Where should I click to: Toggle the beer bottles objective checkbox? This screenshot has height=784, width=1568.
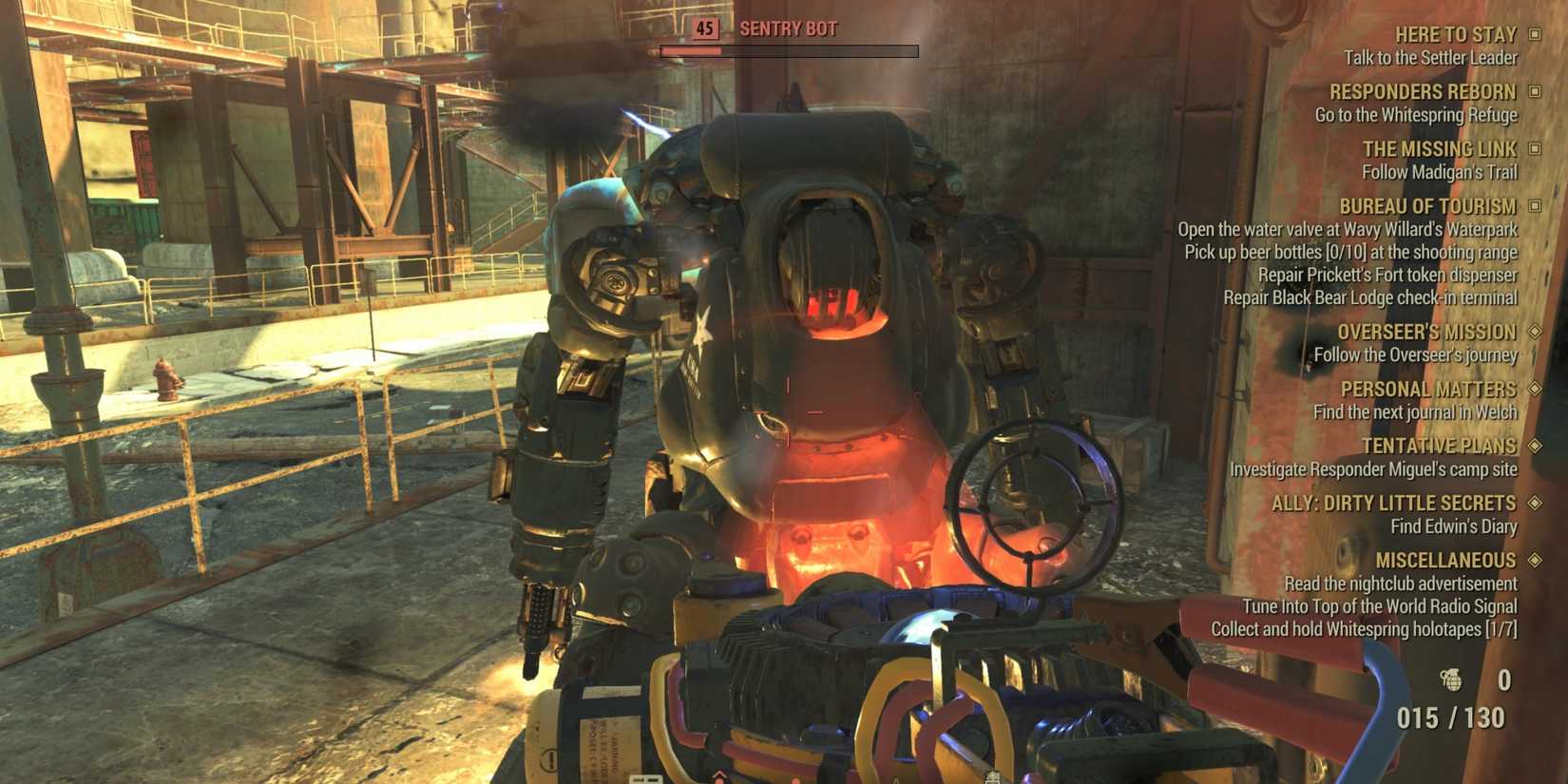1349,252
